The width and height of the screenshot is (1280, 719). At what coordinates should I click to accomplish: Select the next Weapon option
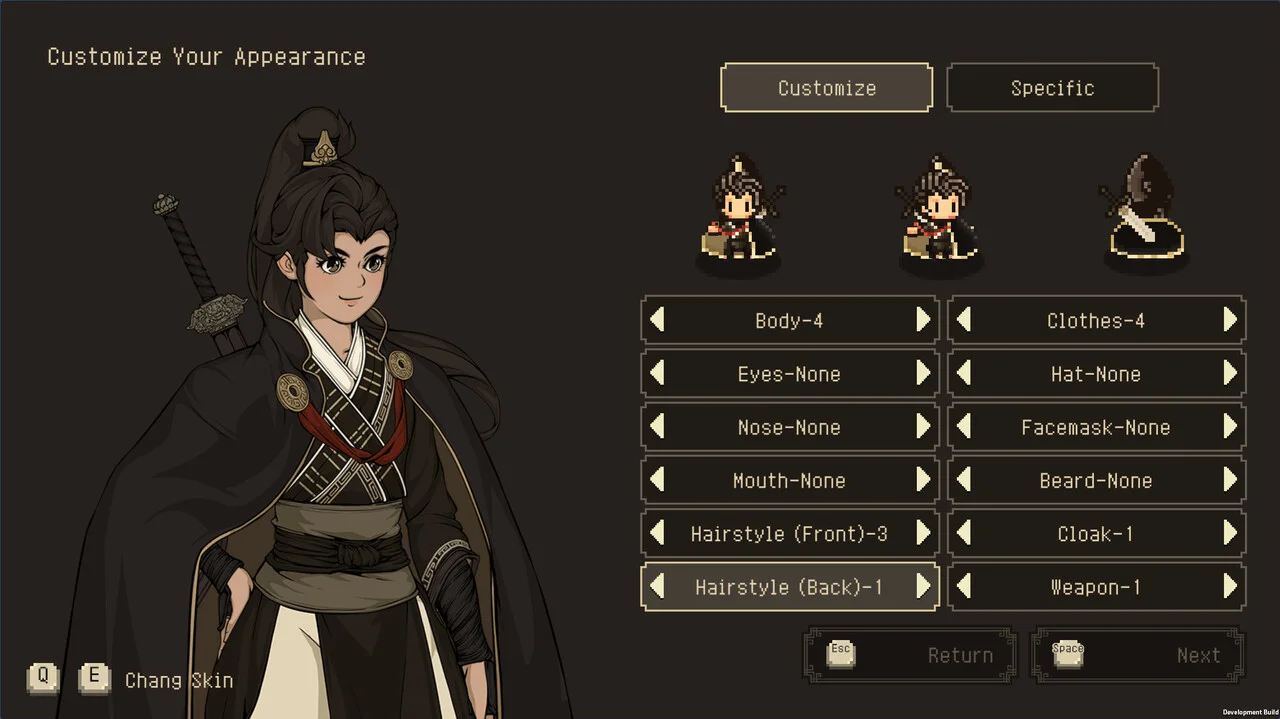click(x=1230, y=587)
